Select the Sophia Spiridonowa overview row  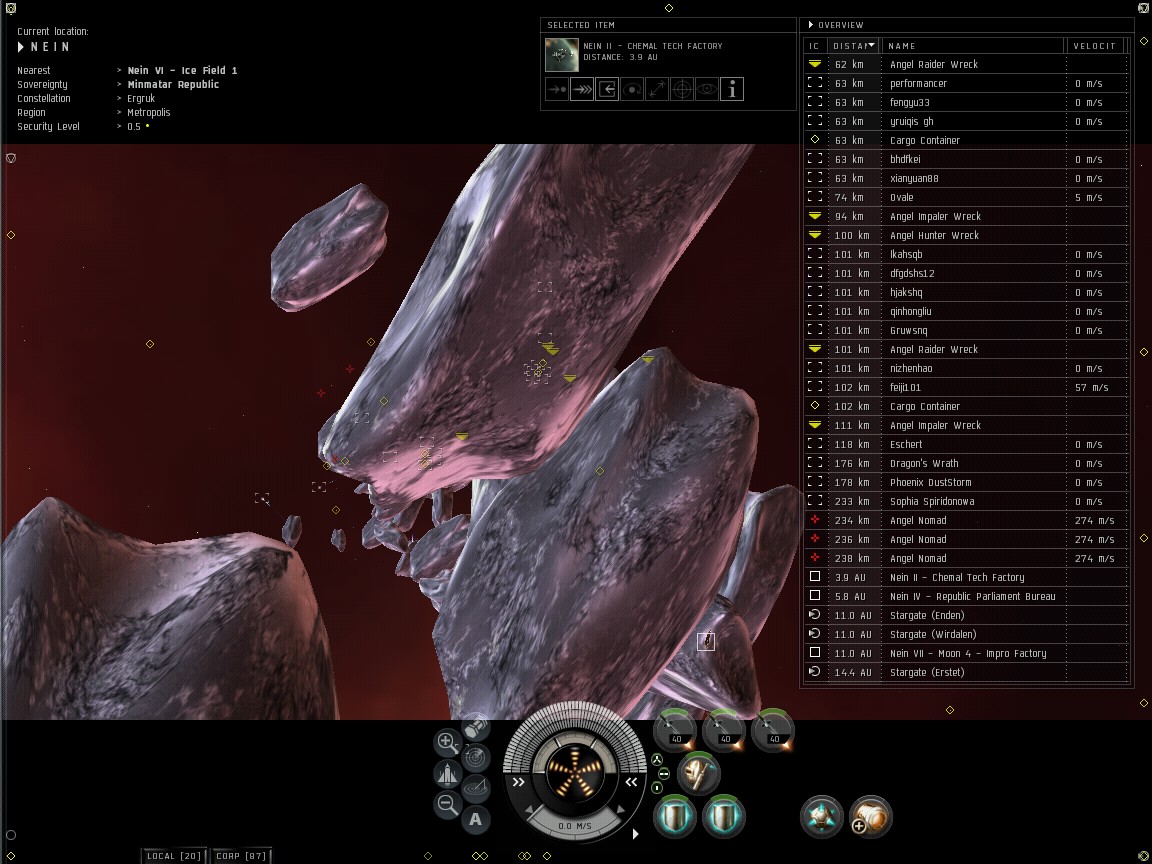click(x=931, y=501)
